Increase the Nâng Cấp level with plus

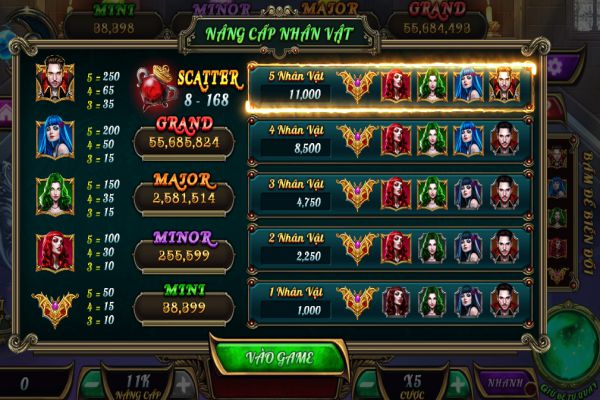click(183, 383)
